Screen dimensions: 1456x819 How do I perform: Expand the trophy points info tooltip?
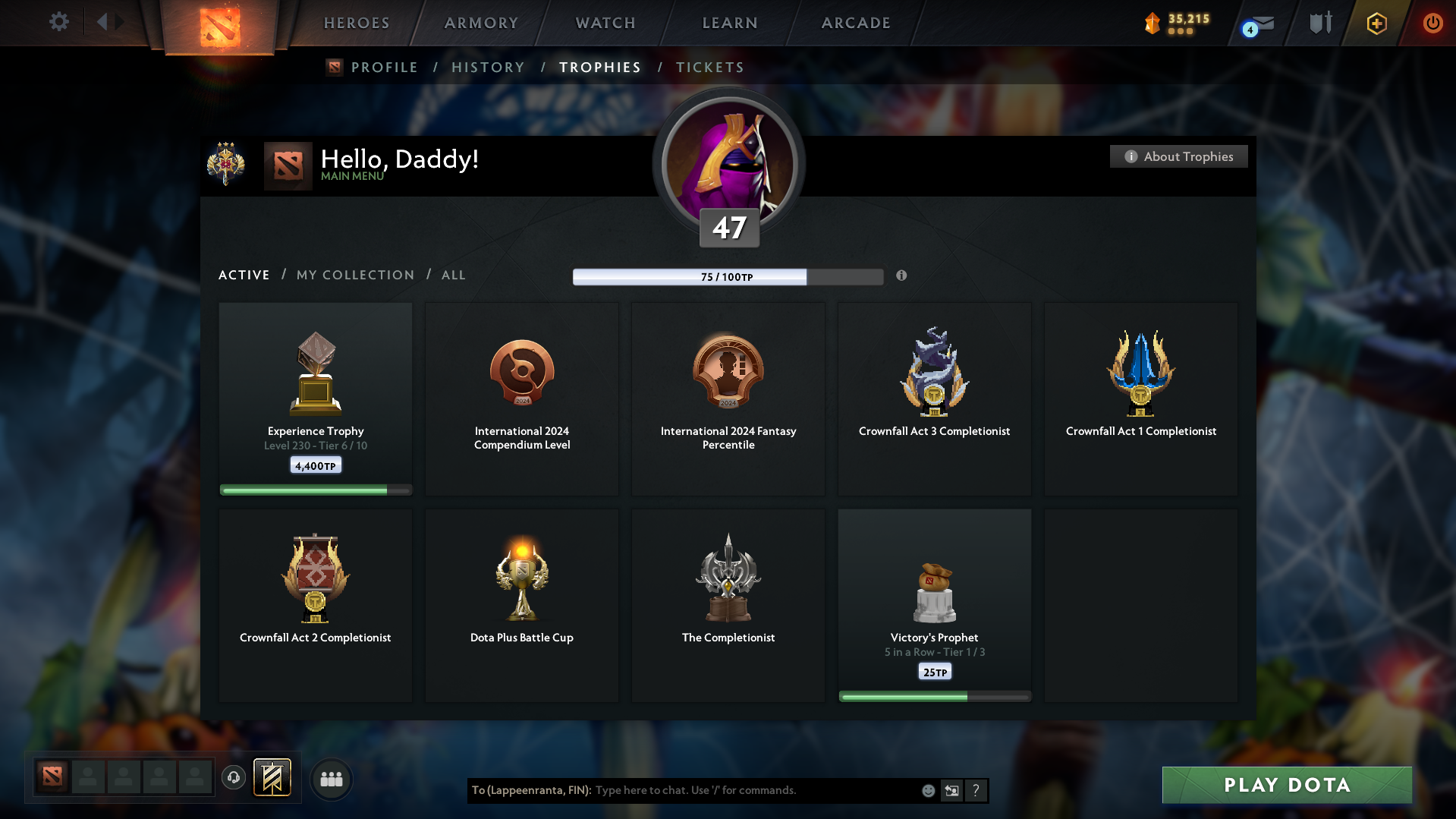point(902,276)
